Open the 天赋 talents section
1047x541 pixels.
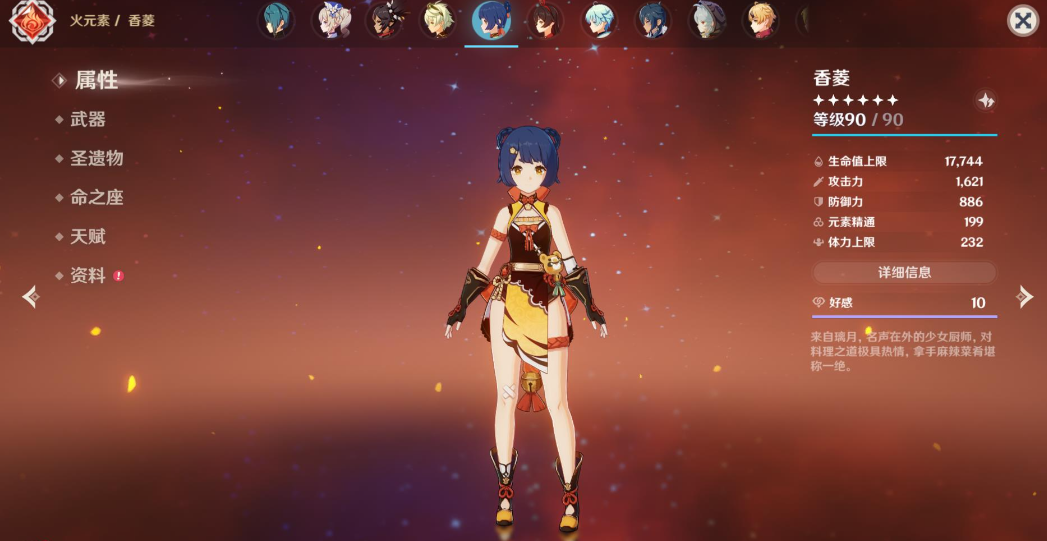[88, 236]
